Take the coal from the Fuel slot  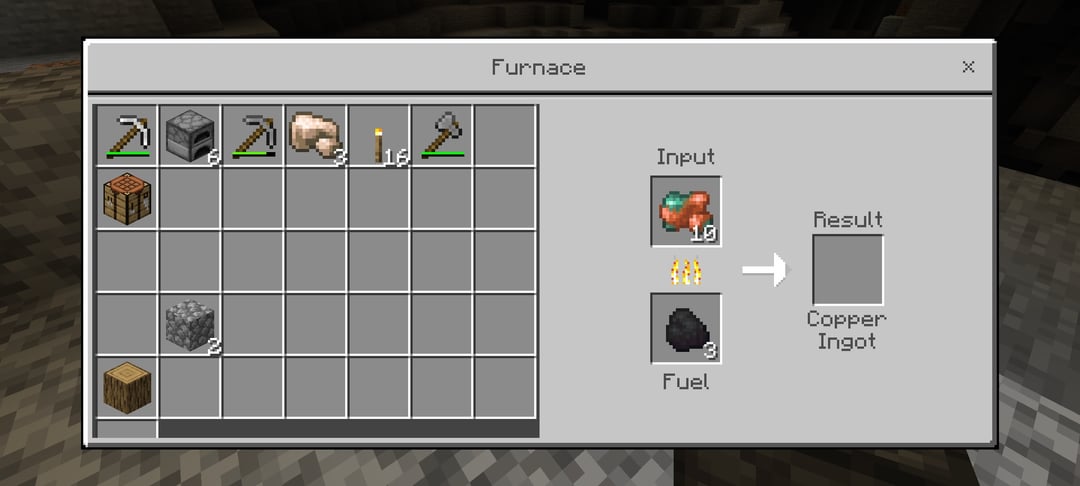[x=686, y=328]
